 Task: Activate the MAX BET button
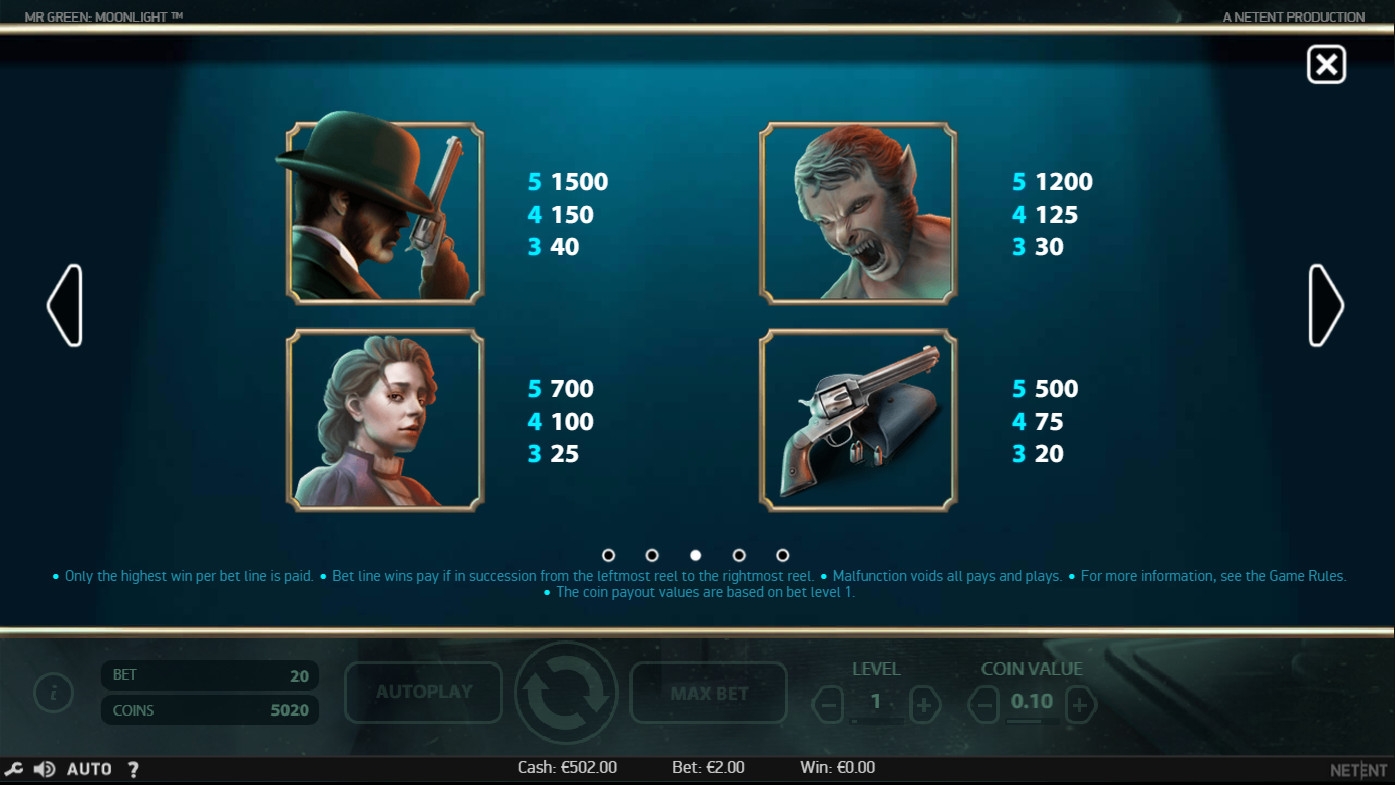coord(709,692)
